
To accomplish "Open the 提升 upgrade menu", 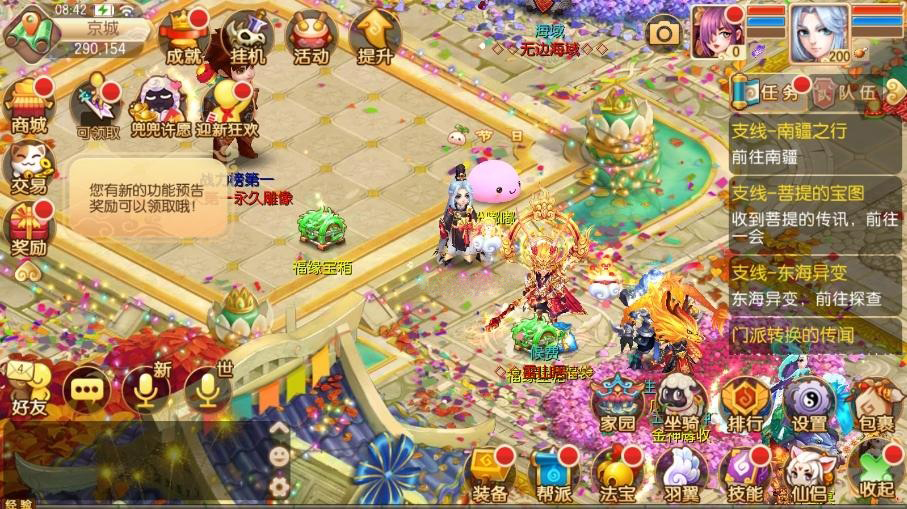I will (x=374, y=39).
